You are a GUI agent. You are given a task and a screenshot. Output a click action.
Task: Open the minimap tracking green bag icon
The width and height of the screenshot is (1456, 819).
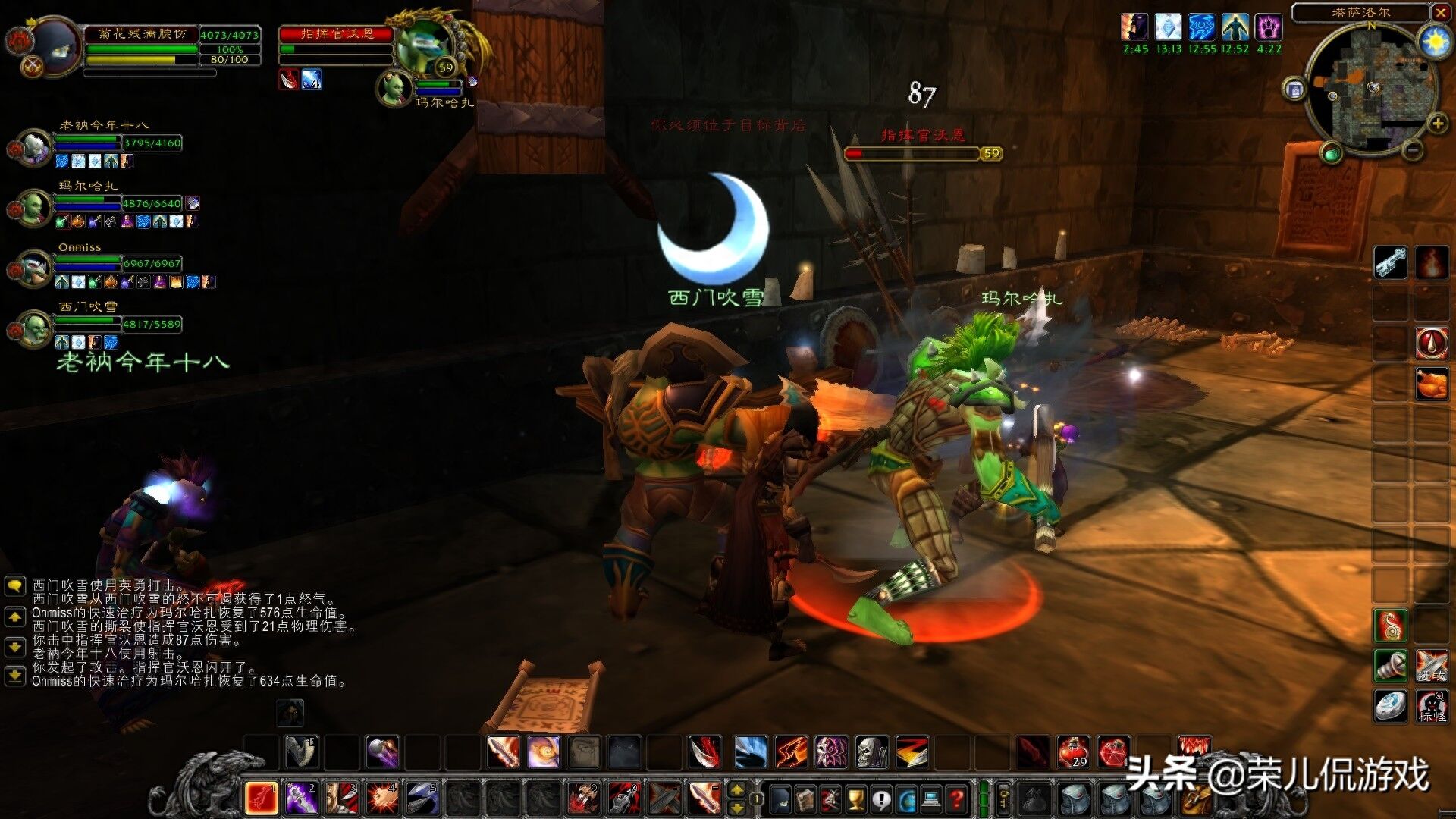pyautogui.click(x=1332, y=154)
